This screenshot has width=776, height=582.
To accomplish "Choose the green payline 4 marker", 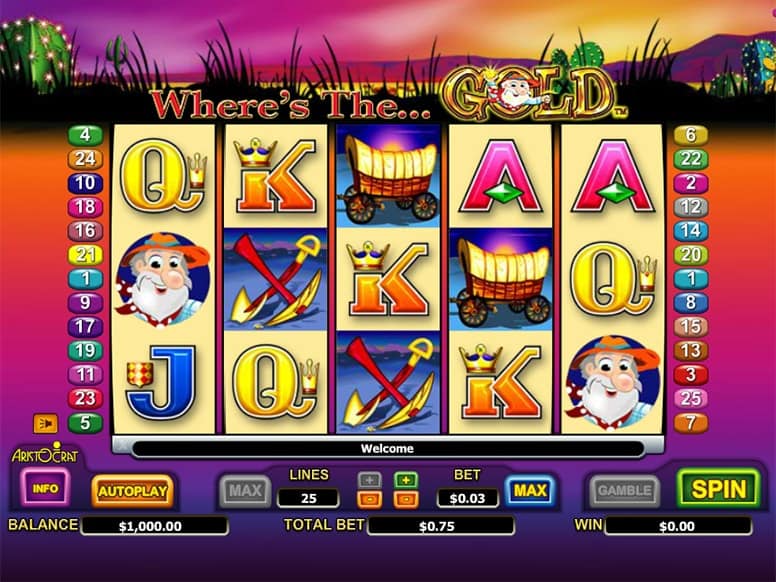I will coord(85,135).
